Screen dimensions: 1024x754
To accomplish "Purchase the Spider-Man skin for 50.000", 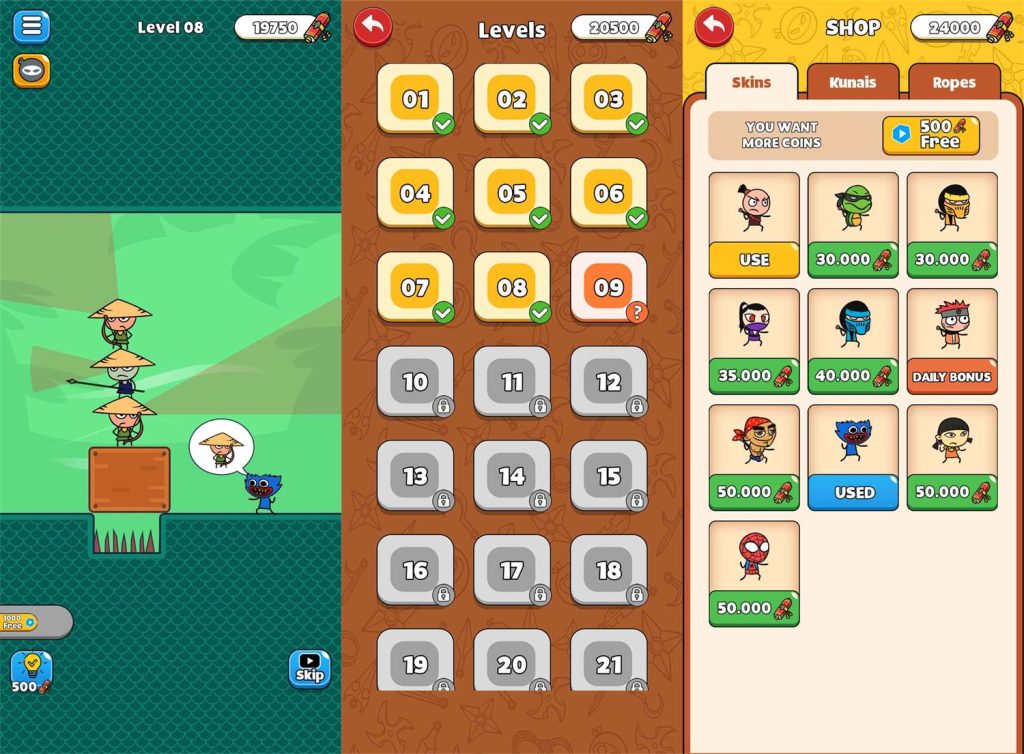I will 754,608.
